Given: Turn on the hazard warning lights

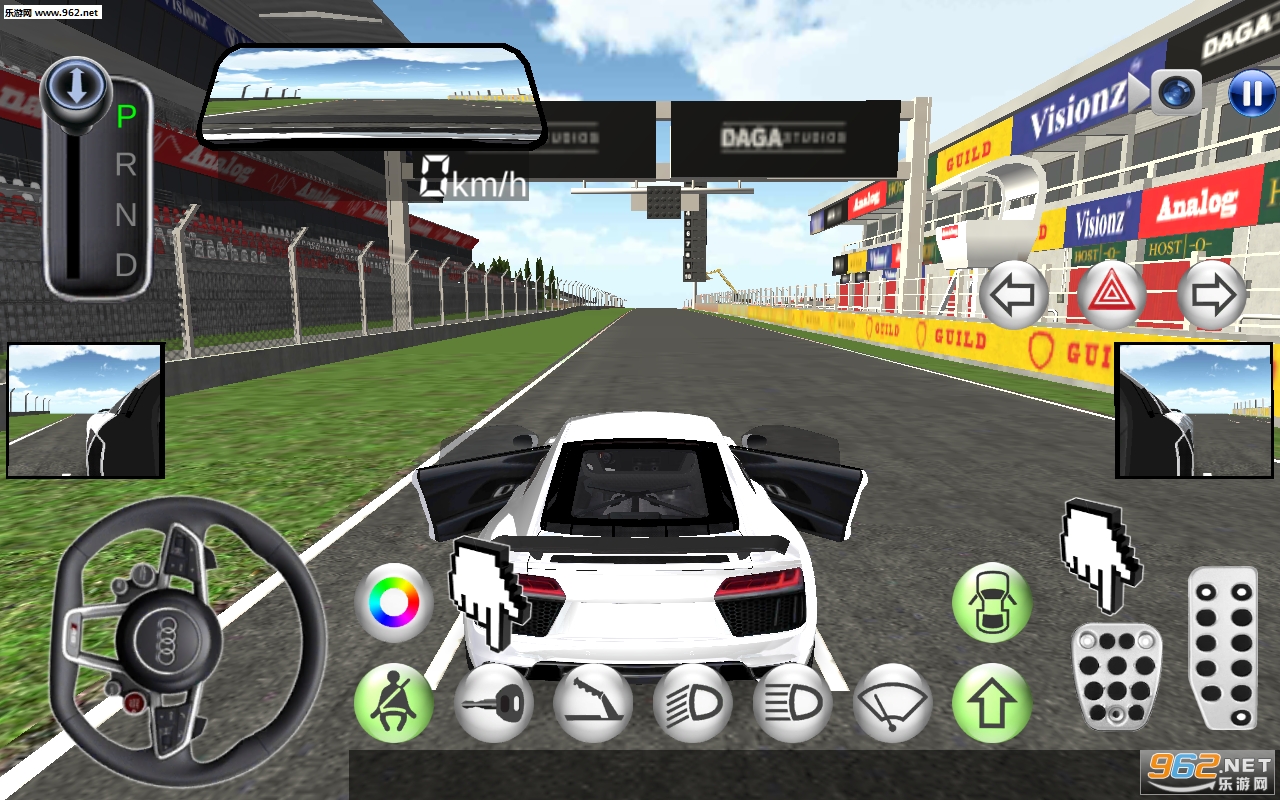Looking at the screenshot, I should (1112, 295).
